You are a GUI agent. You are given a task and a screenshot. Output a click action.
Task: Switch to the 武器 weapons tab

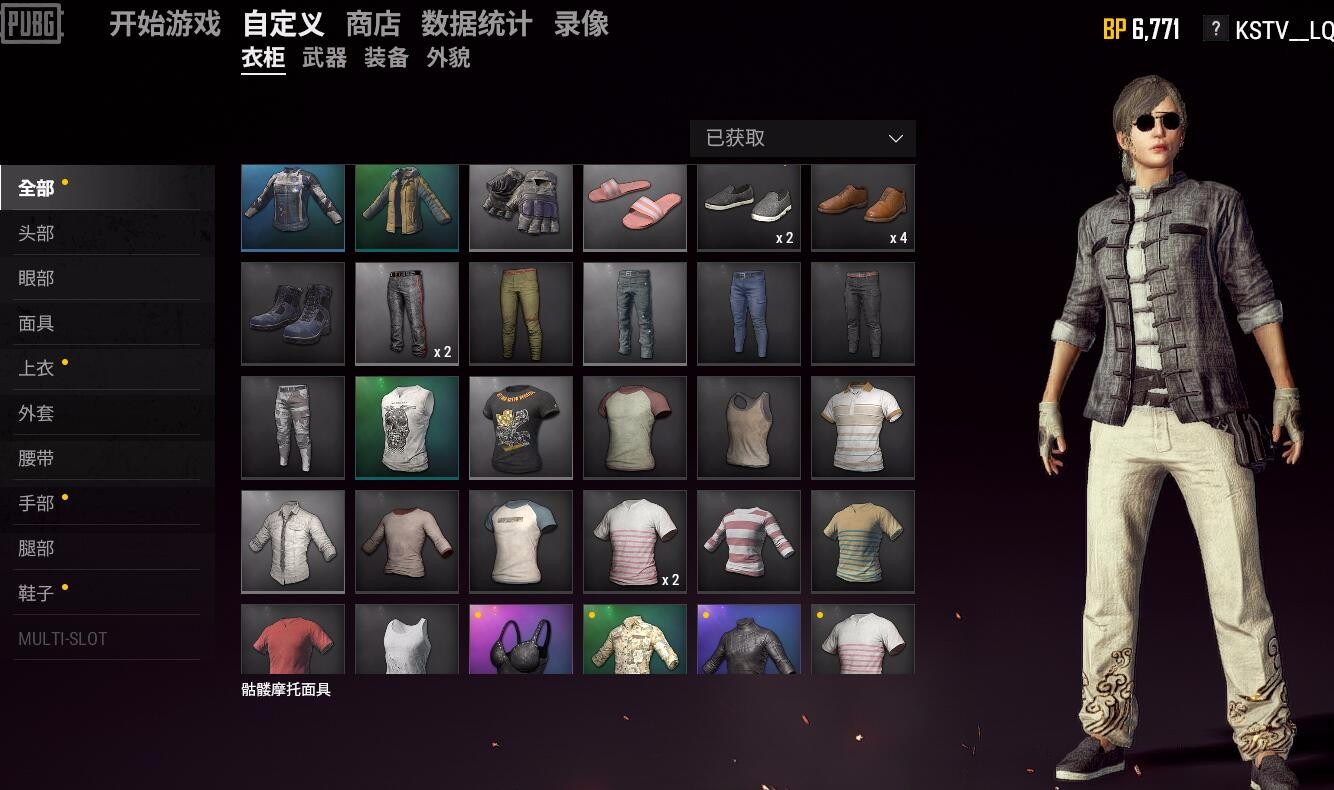click(x=324, y=59)
